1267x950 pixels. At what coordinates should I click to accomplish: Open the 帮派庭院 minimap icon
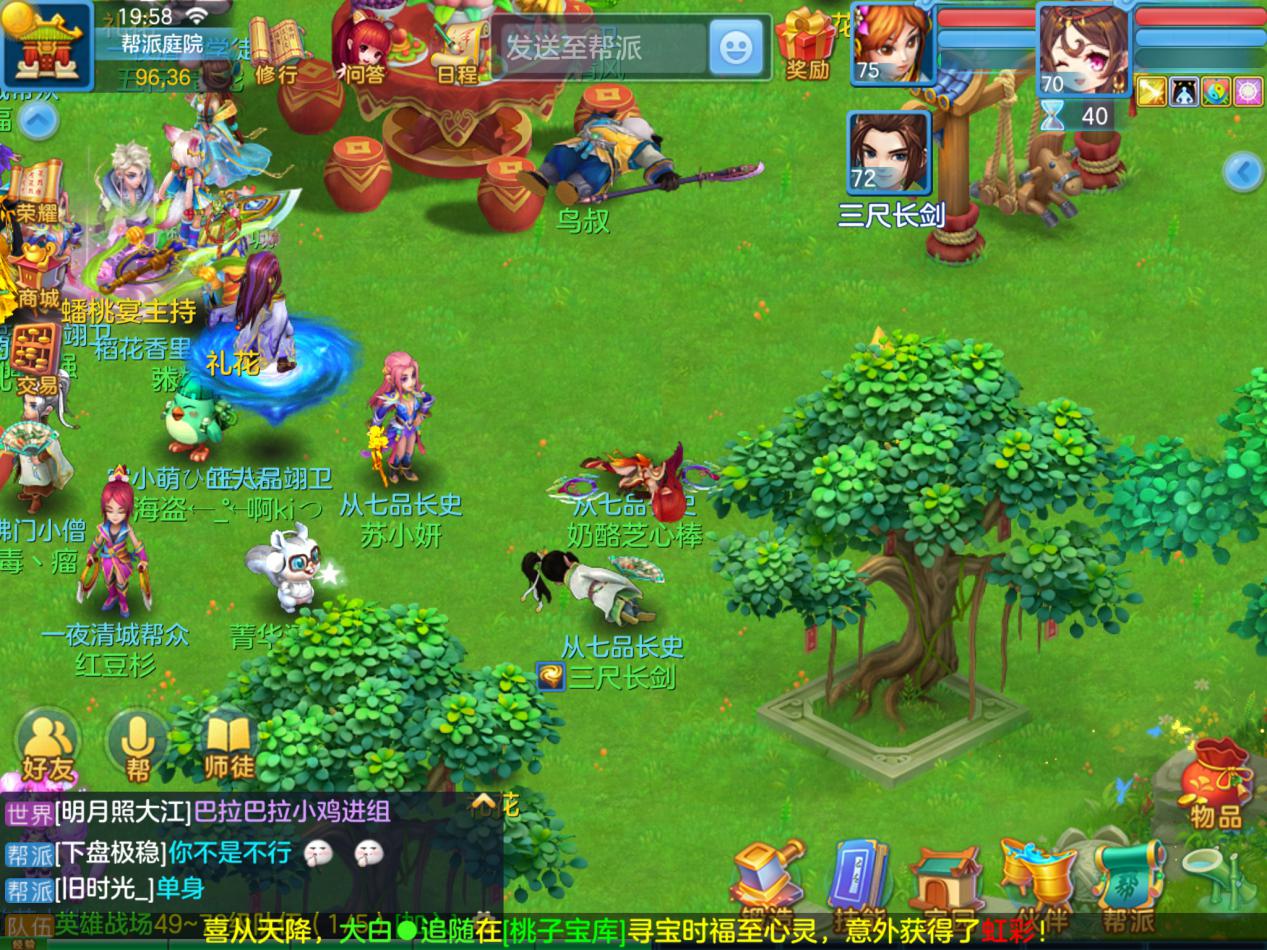tap(45, 45)
